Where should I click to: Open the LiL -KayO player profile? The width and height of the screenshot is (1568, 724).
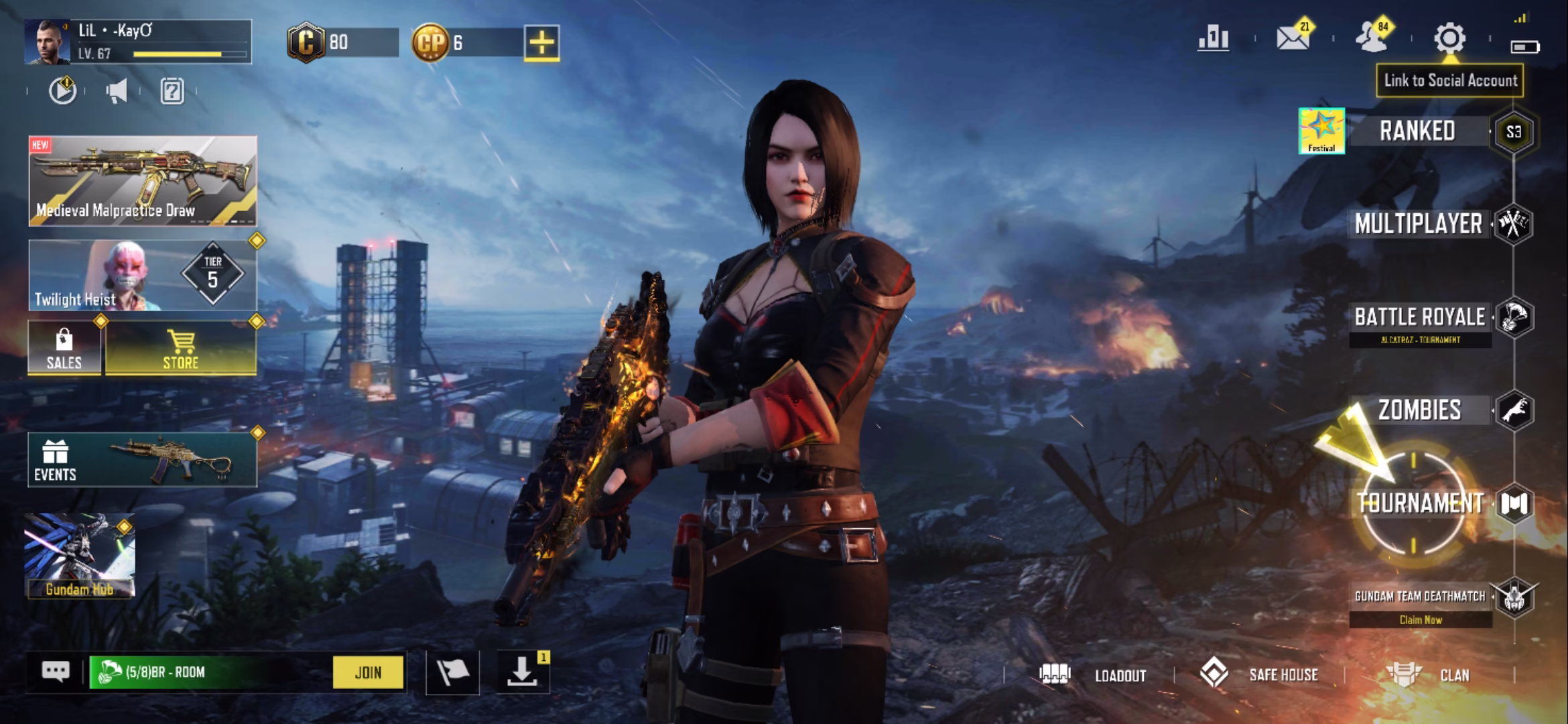pyautogui.click(x=138, y=42)
